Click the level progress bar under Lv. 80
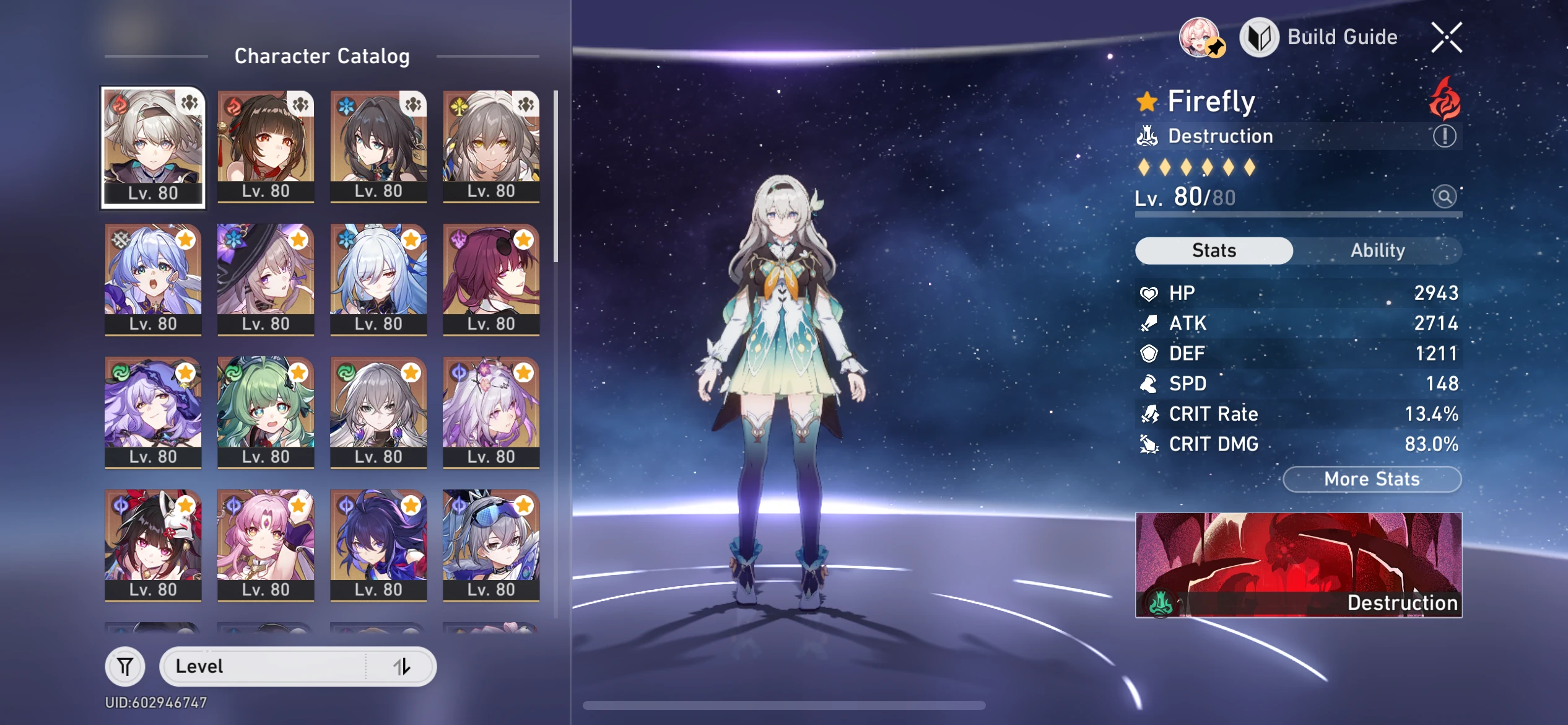Viewport: 1568px width, 725px height. click(x=1298, y=215)
